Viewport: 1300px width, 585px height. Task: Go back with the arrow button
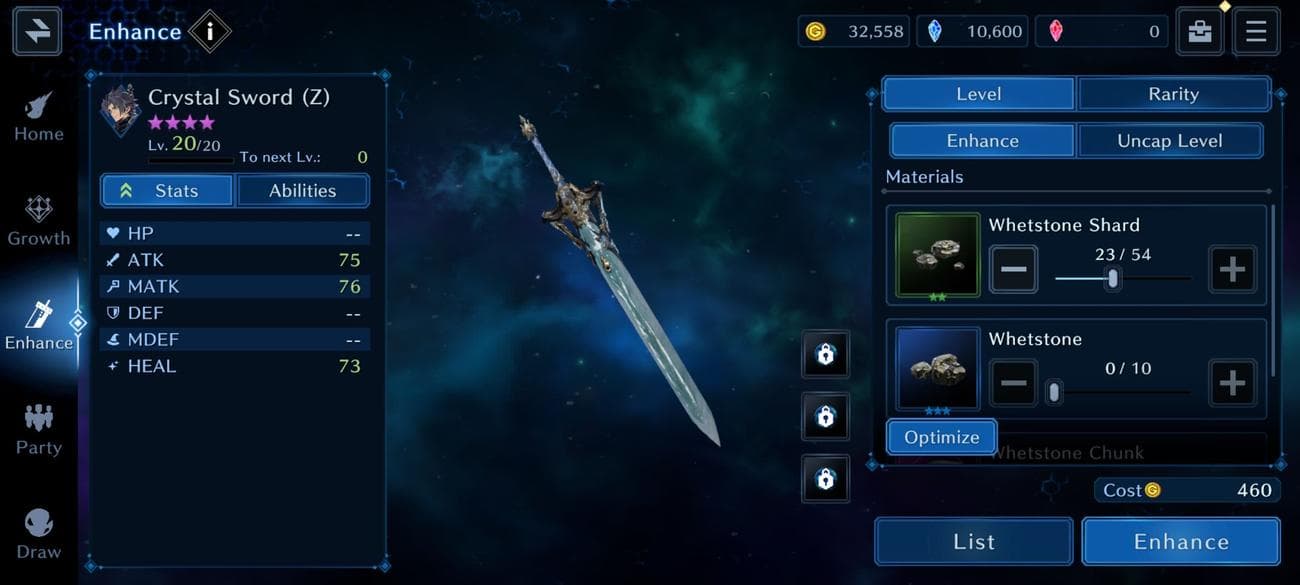tap(37, 31)
